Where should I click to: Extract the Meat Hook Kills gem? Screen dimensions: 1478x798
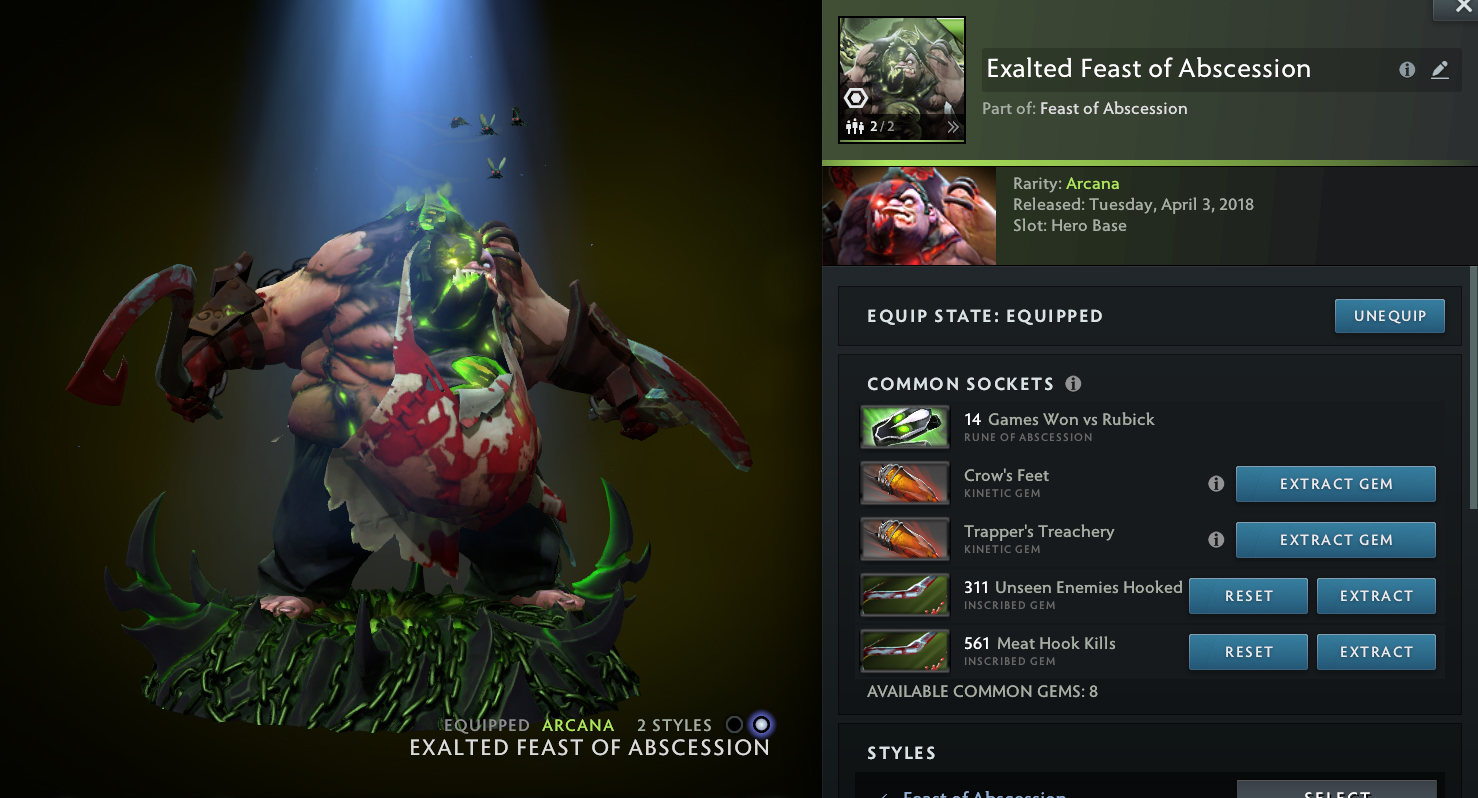tap(1376, 652)
